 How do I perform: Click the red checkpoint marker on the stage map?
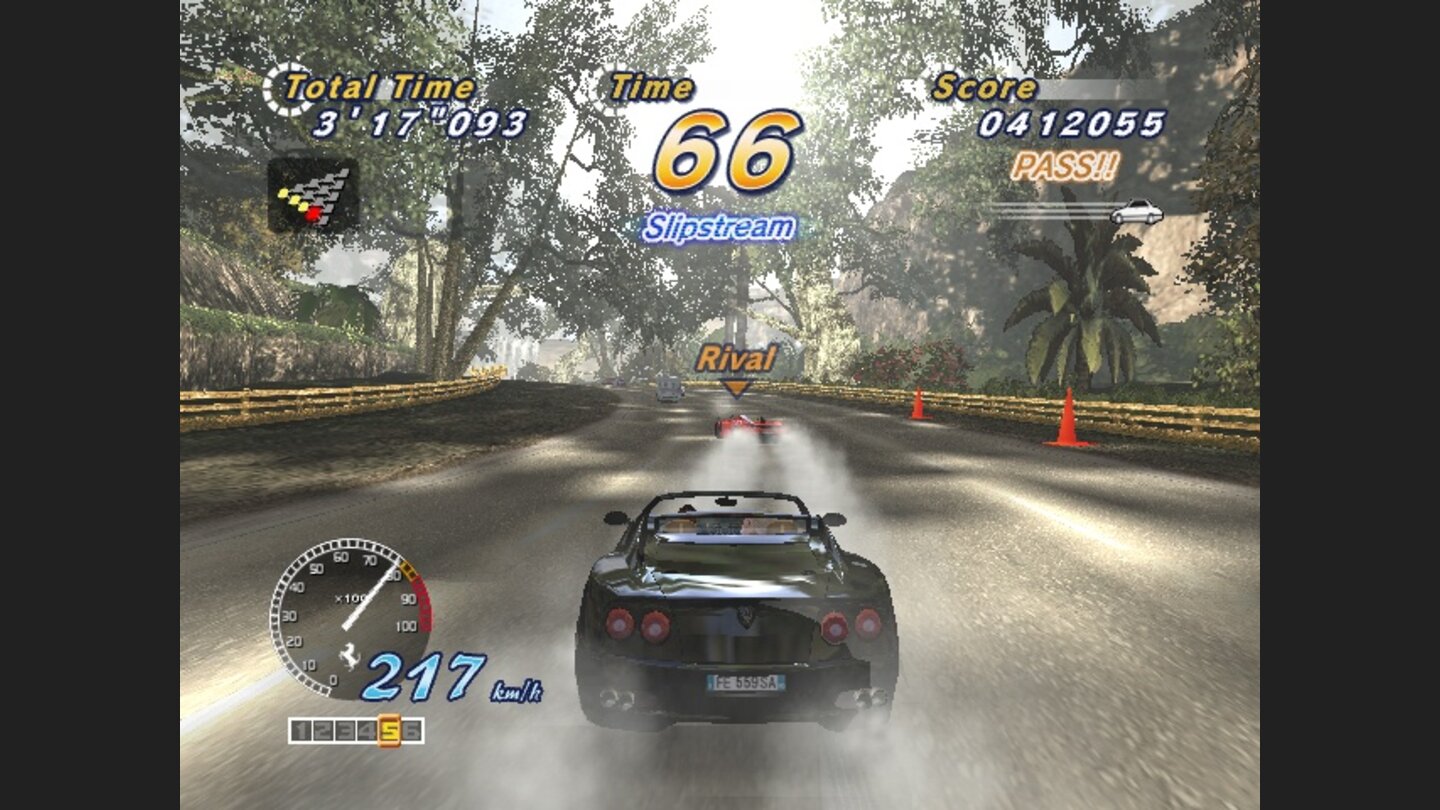click(313, 215)
